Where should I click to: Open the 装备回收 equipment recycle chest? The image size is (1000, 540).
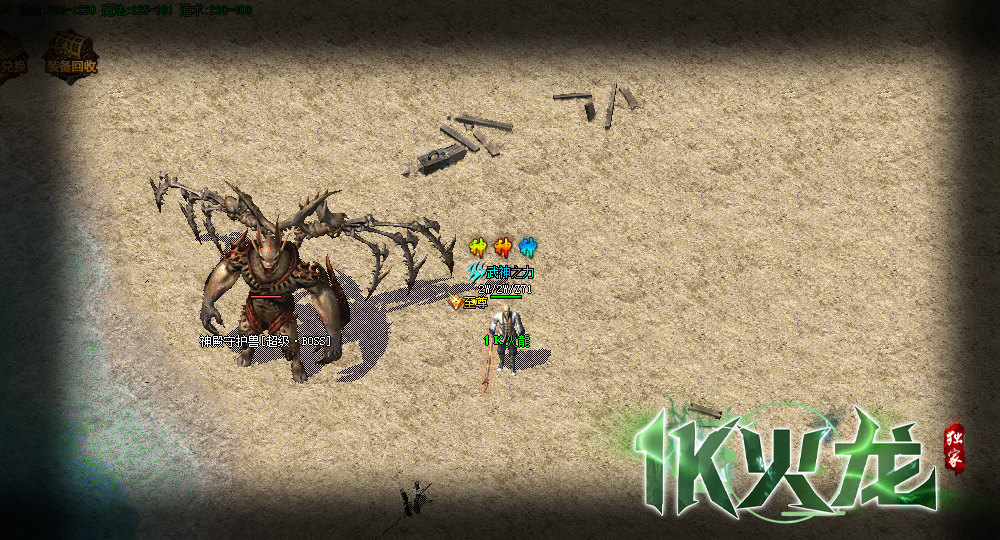point(71,52)
